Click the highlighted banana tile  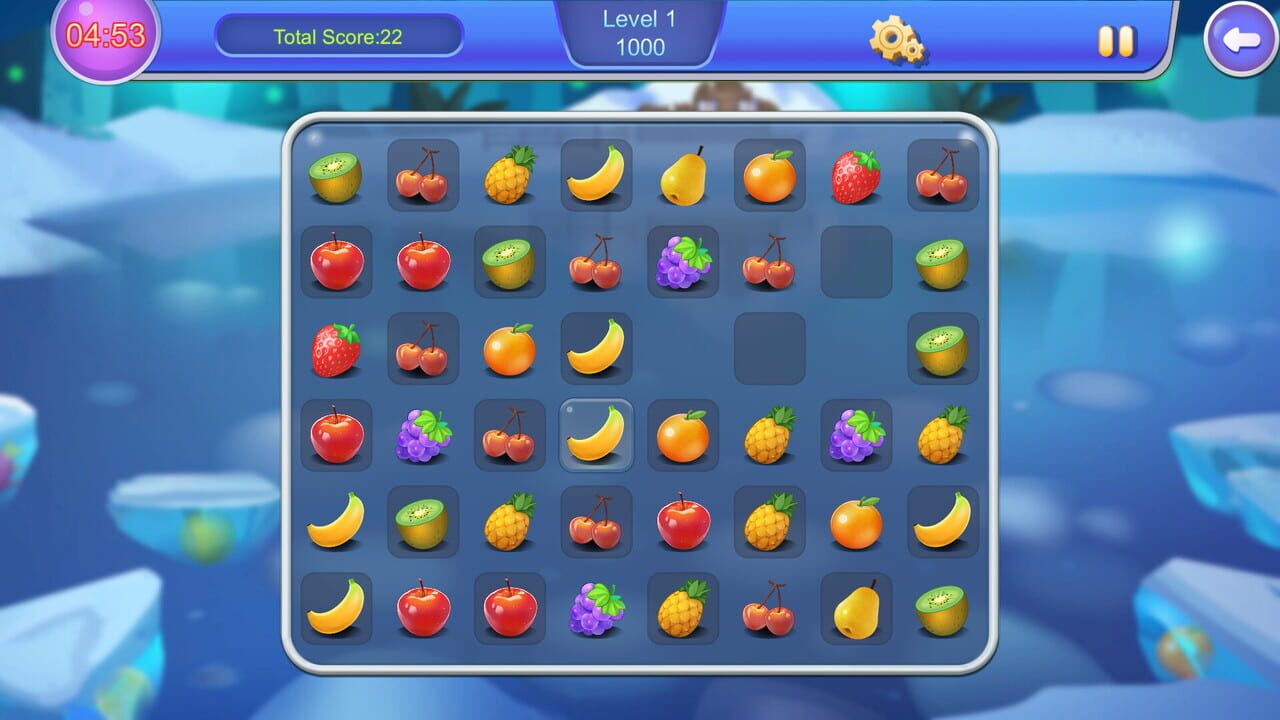point(597,435)
